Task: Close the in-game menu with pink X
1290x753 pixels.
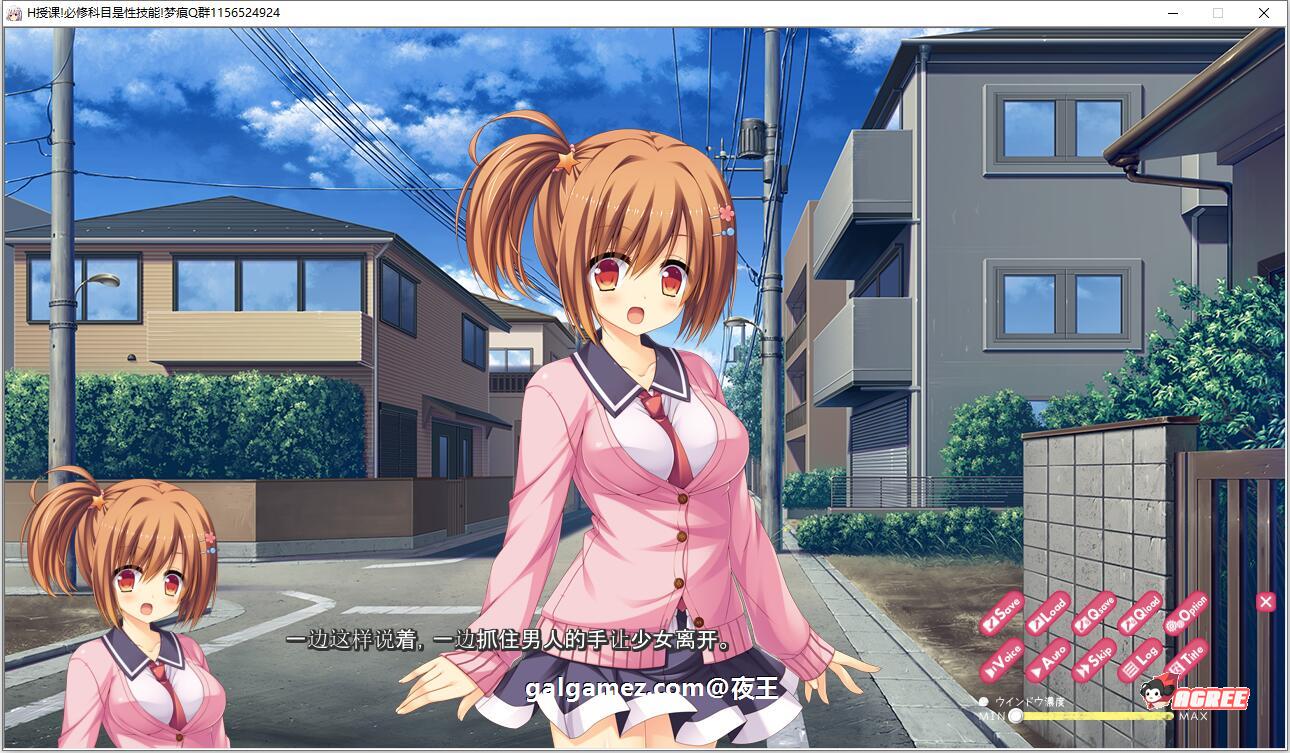Action: (1265, 601)
